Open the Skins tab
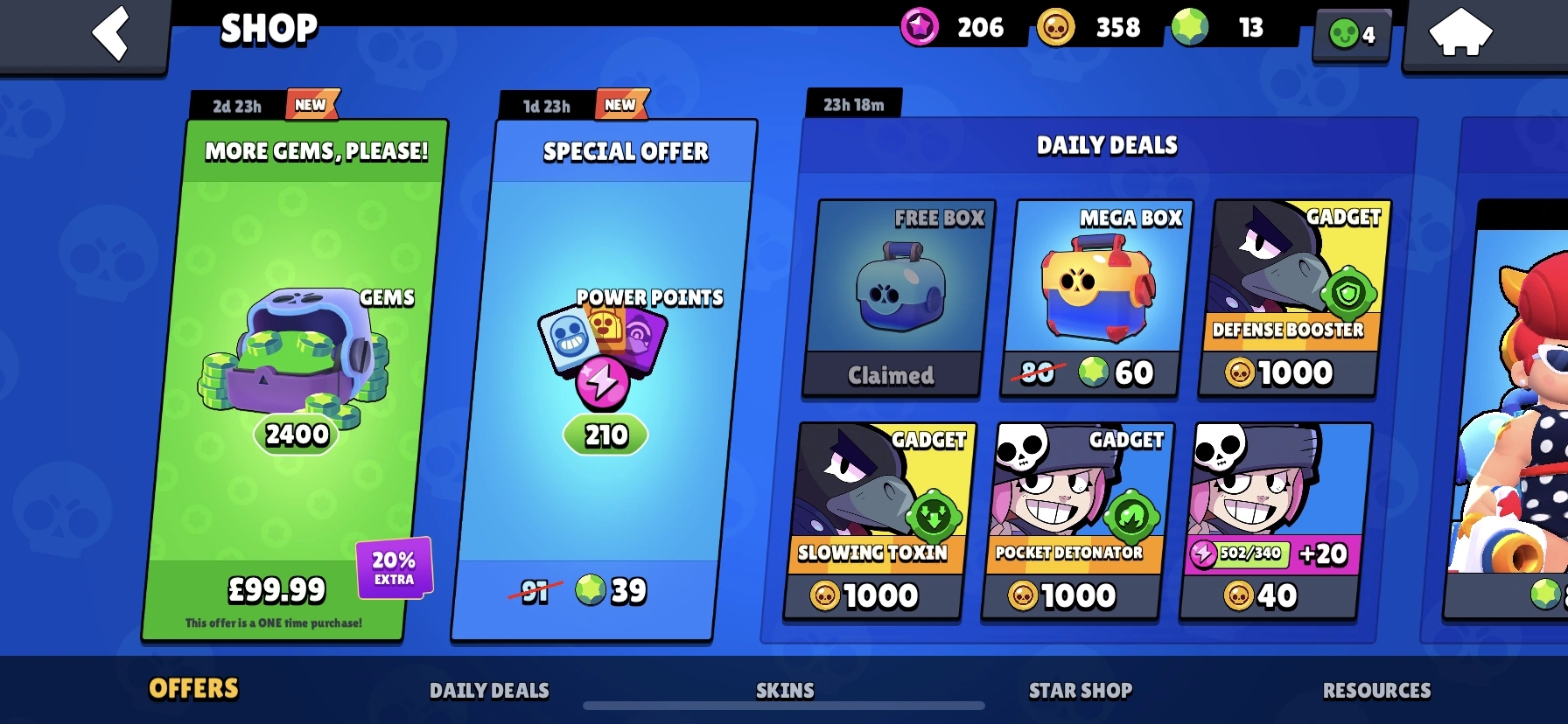 coord(783,690)
